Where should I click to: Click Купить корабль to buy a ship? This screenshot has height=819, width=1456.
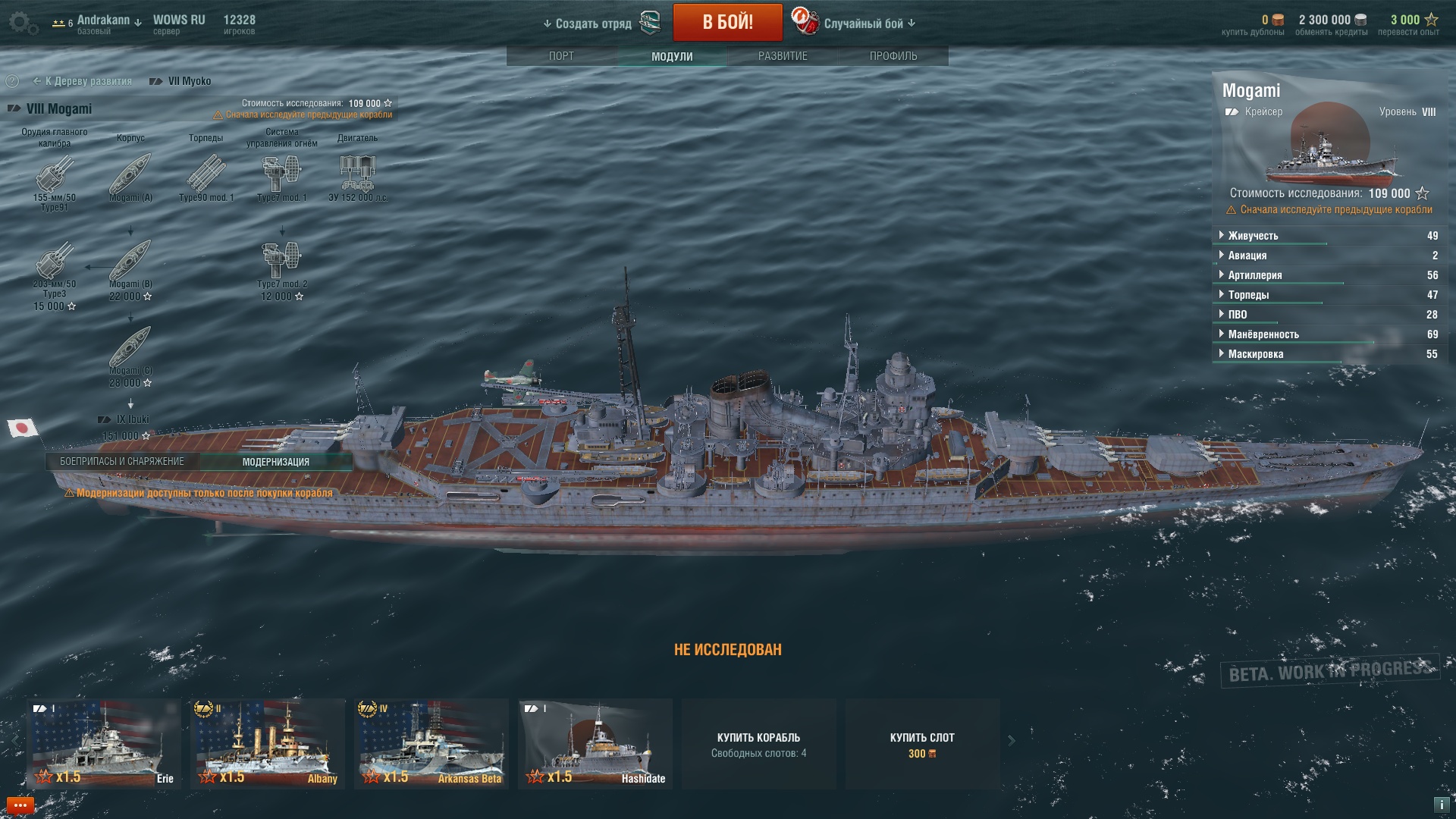[758, 744]
